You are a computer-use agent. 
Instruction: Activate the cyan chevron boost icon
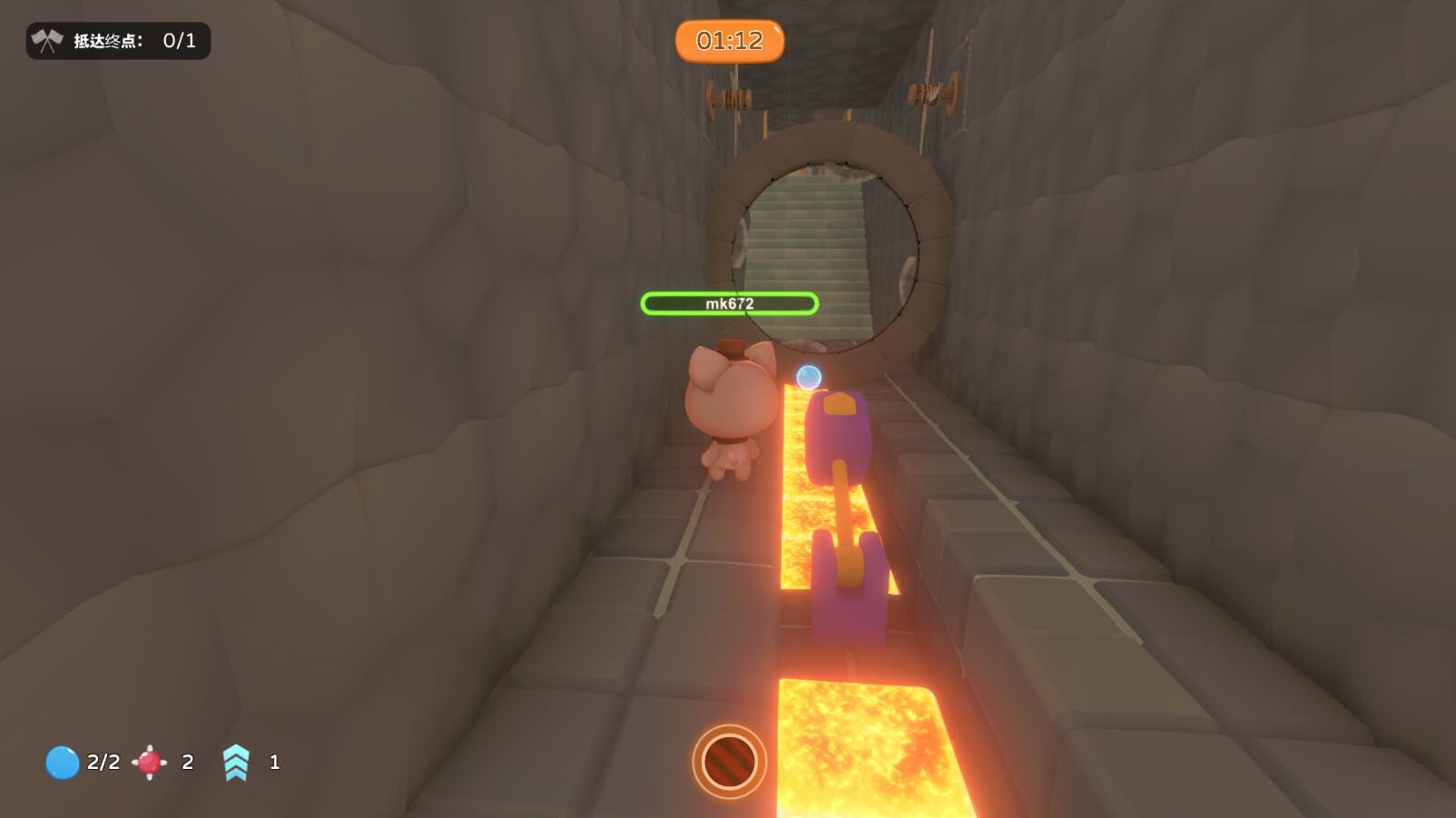[236, 763]
